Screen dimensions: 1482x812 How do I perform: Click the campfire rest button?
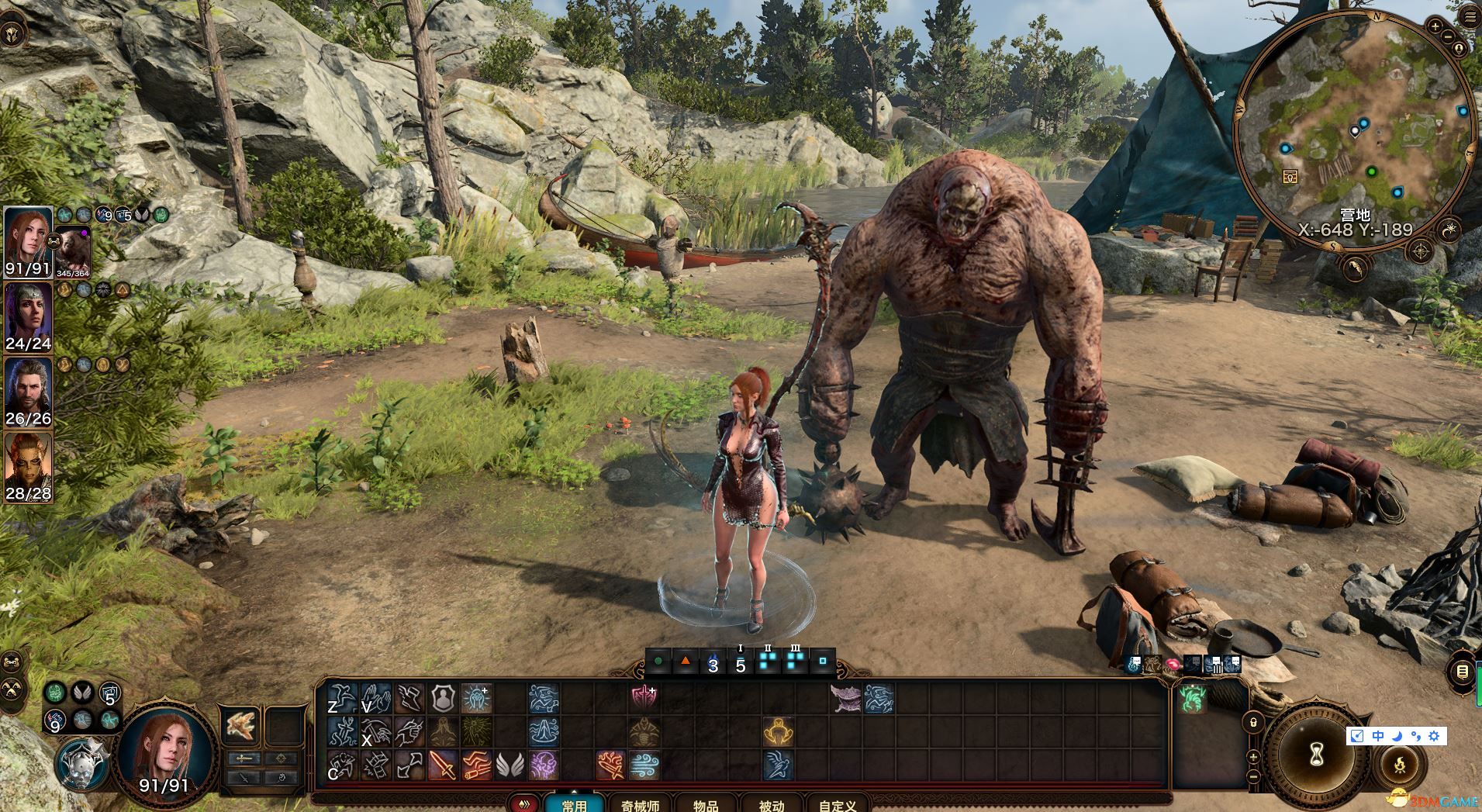coord(1401,764)
